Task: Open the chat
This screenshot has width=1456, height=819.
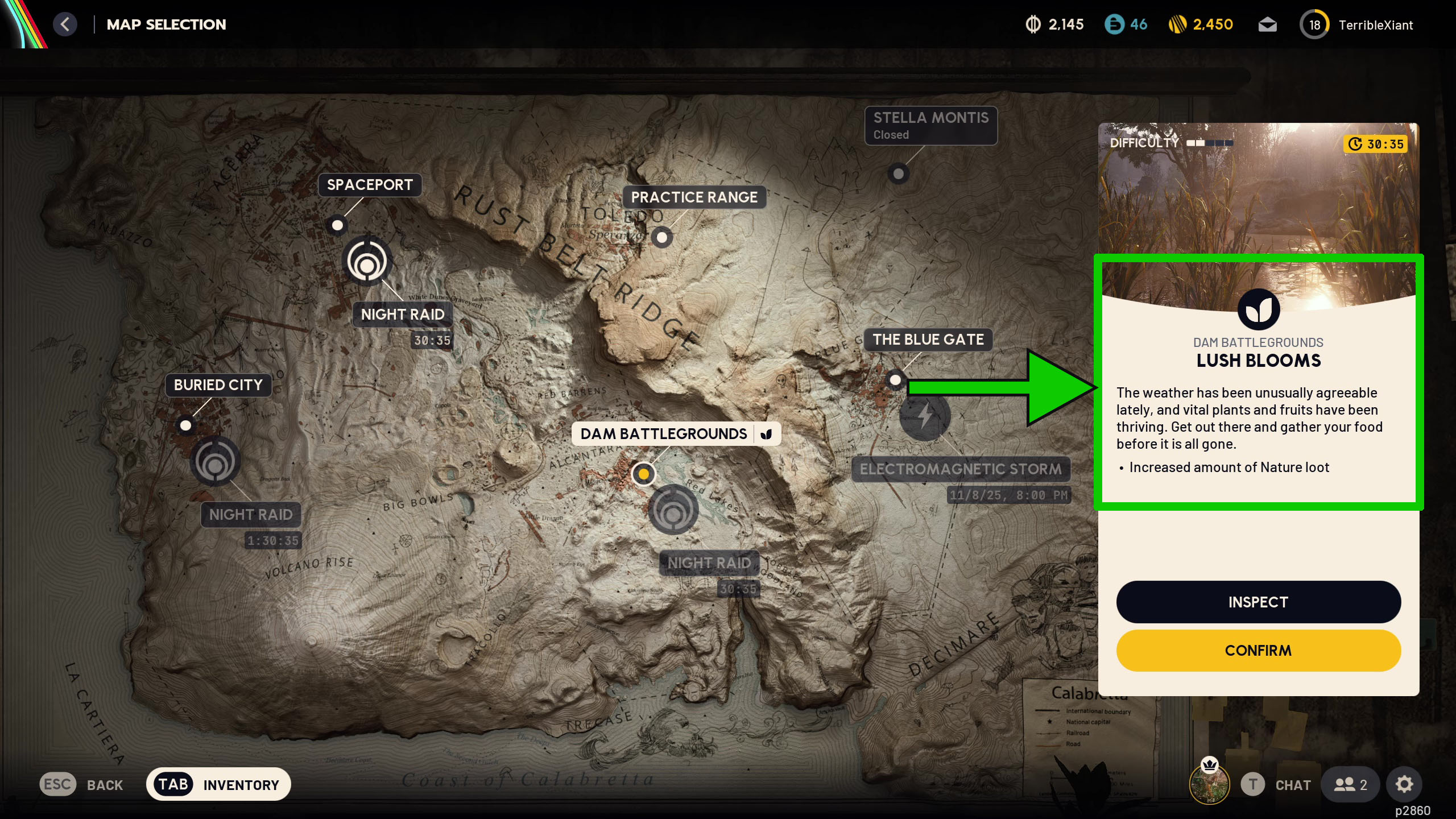Action: click(x=1276, y=784)
